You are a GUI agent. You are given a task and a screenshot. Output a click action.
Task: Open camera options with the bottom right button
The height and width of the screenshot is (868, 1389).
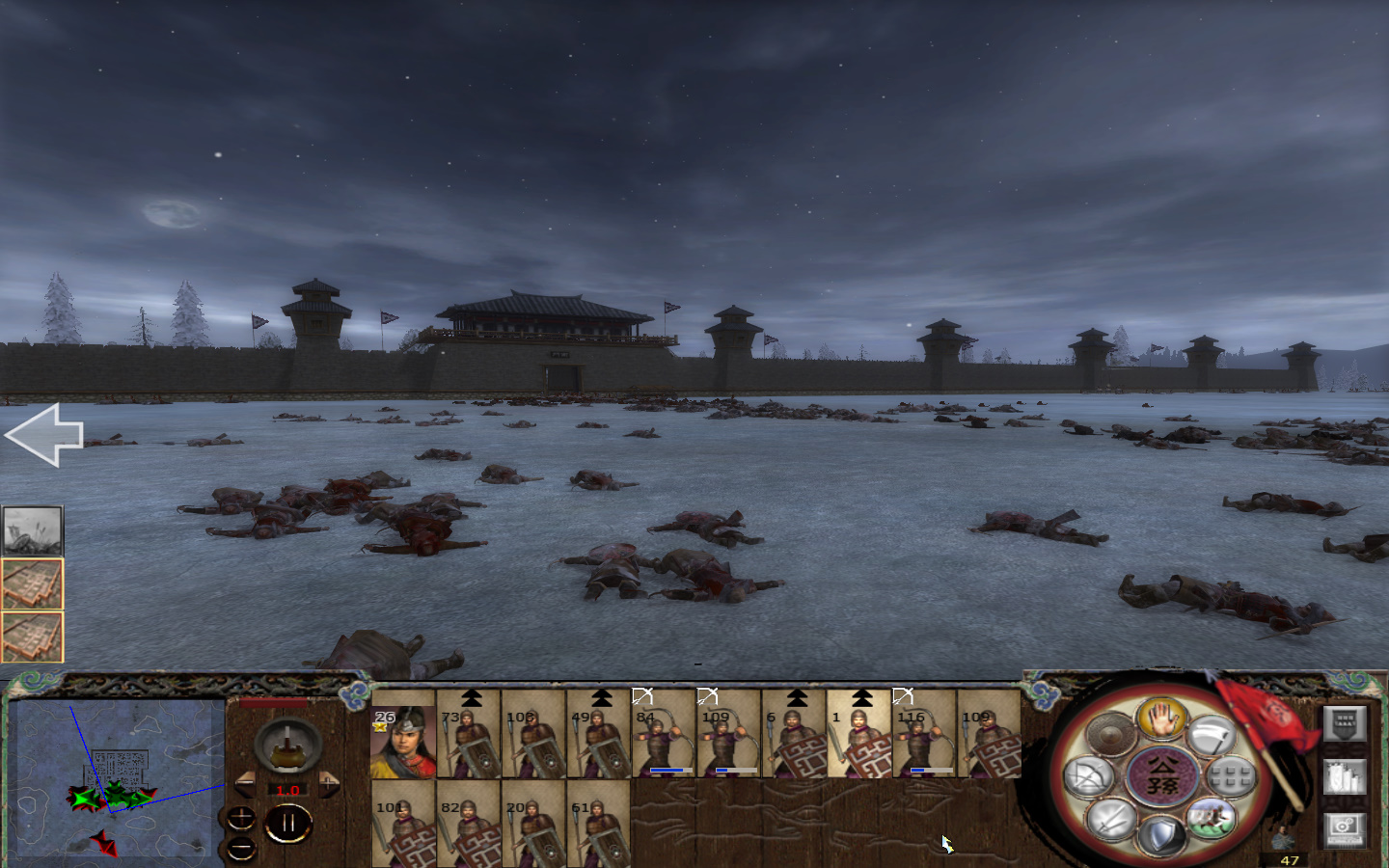pyautogui.click(x=1345, y=827)
